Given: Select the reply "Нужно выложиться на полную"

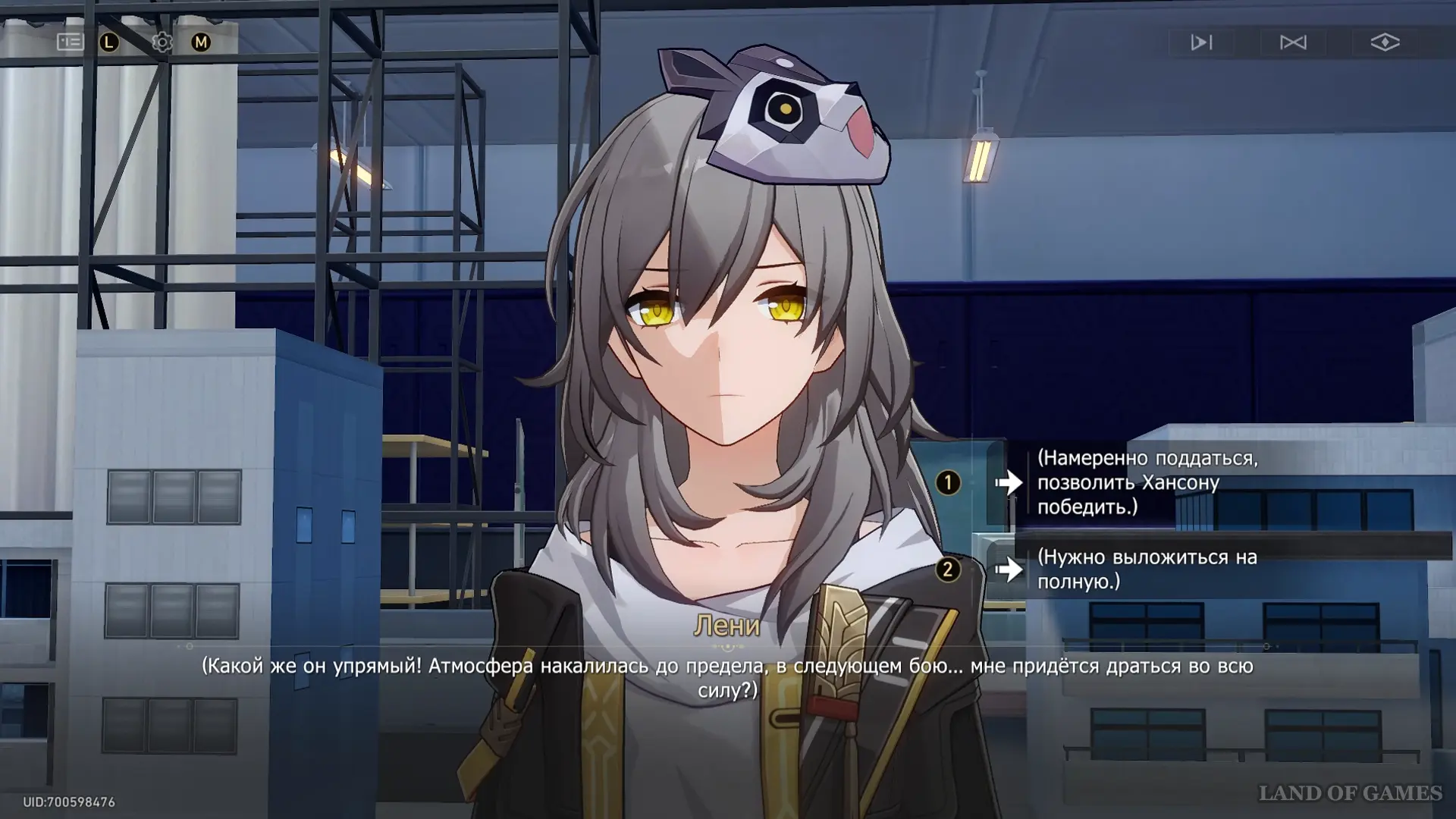Looking at the screenshot, I should [1147, 569].
